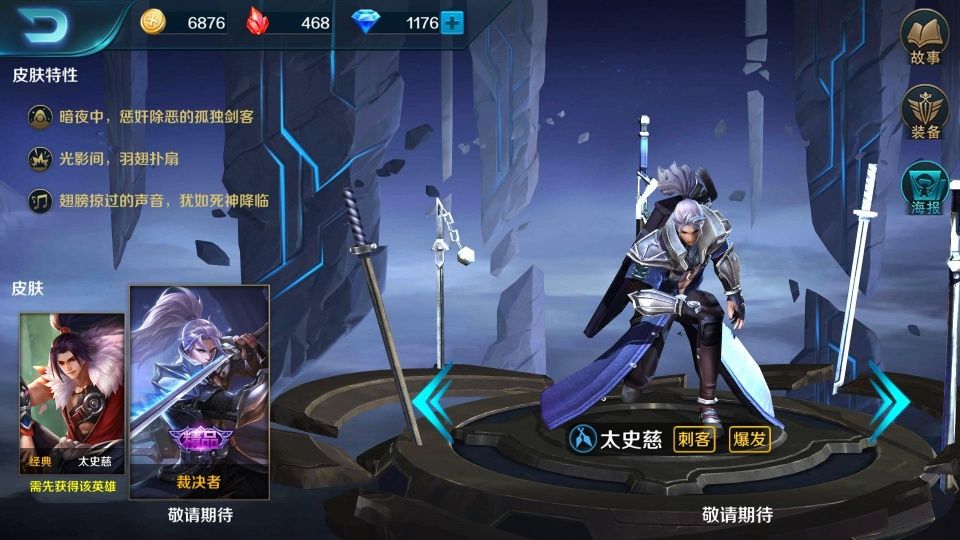Click the 爆发 burst tag

pos(748,440)
